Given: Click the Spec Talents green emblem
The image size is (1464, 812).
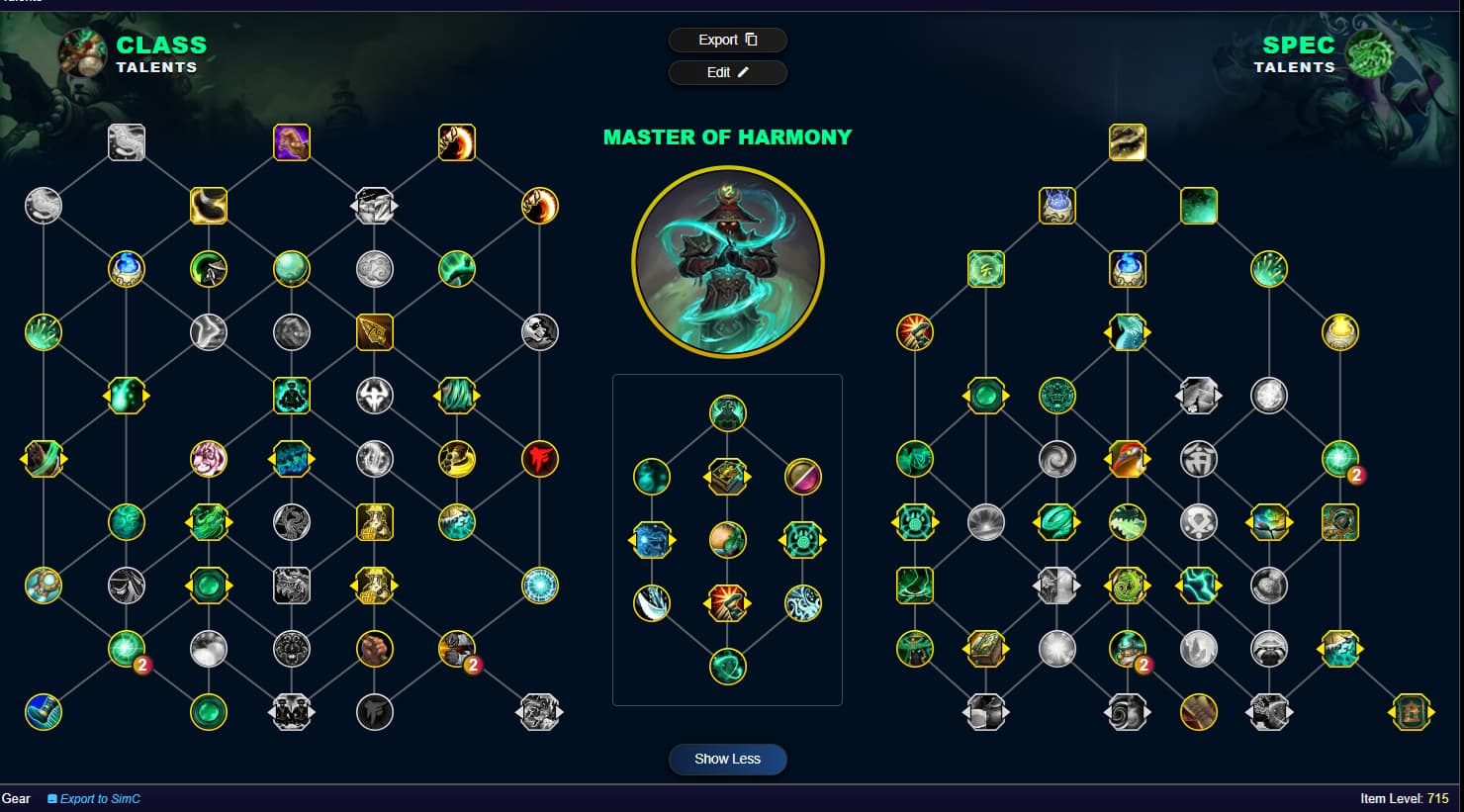Looking at the screenshot, I should pos(1371,53).
